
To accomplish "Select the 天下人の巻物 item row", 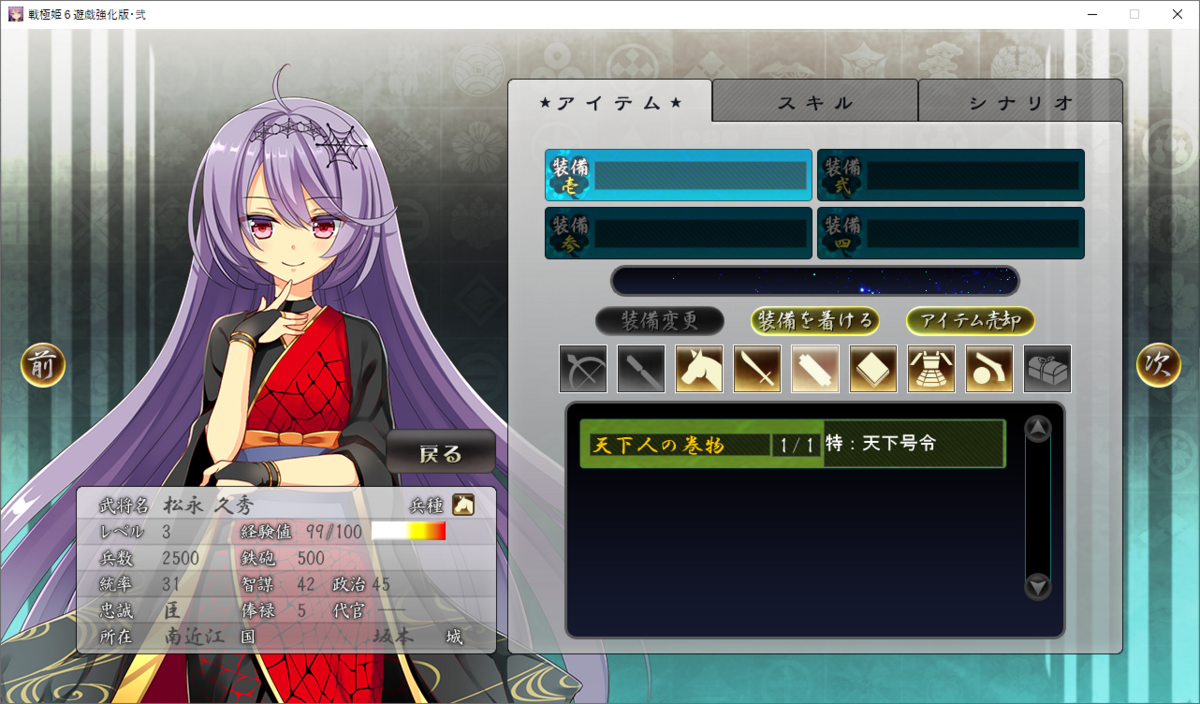I will pos(792,444).
